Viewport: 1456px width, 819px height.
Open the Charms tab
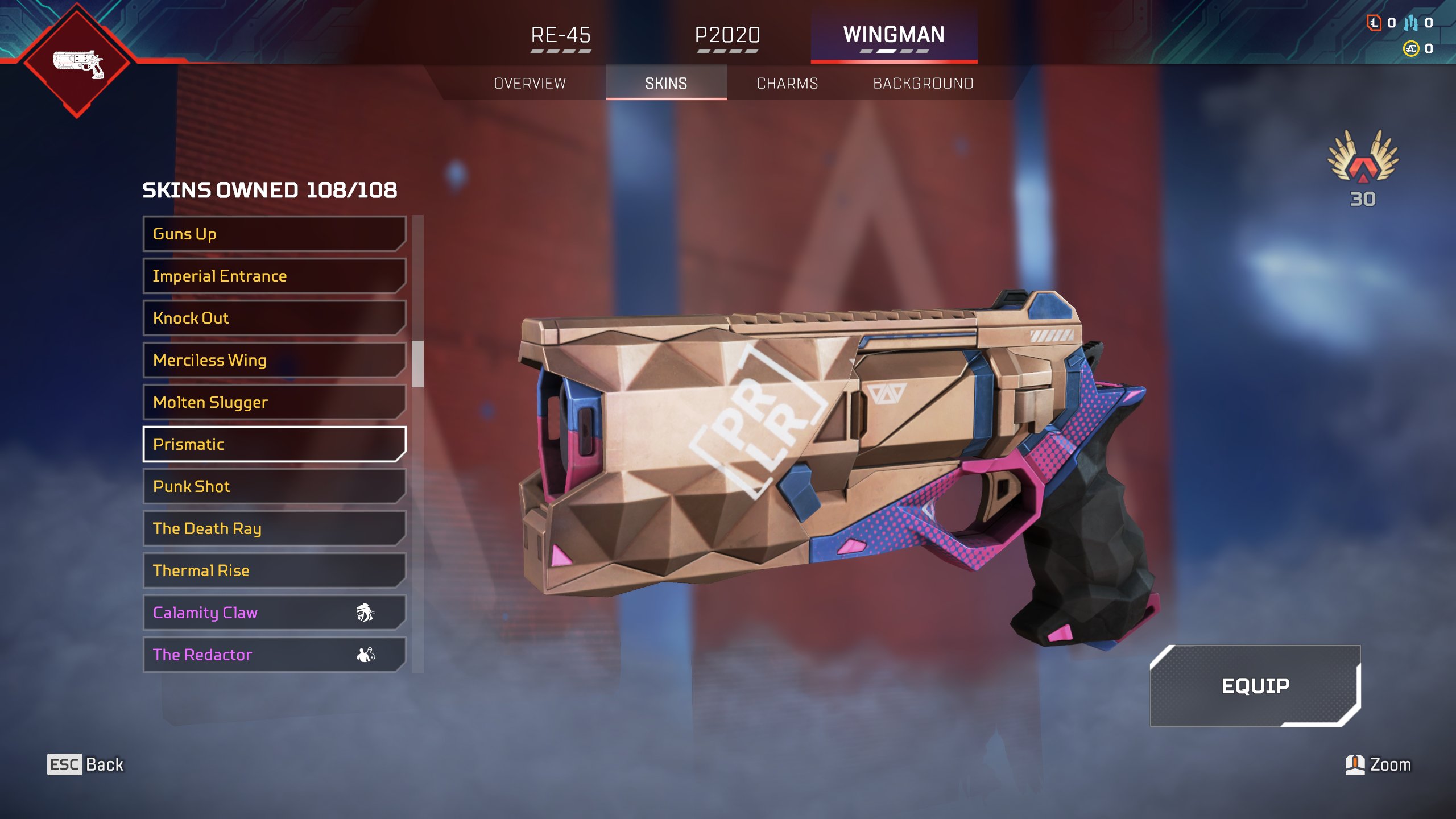[x=787, y=84]
